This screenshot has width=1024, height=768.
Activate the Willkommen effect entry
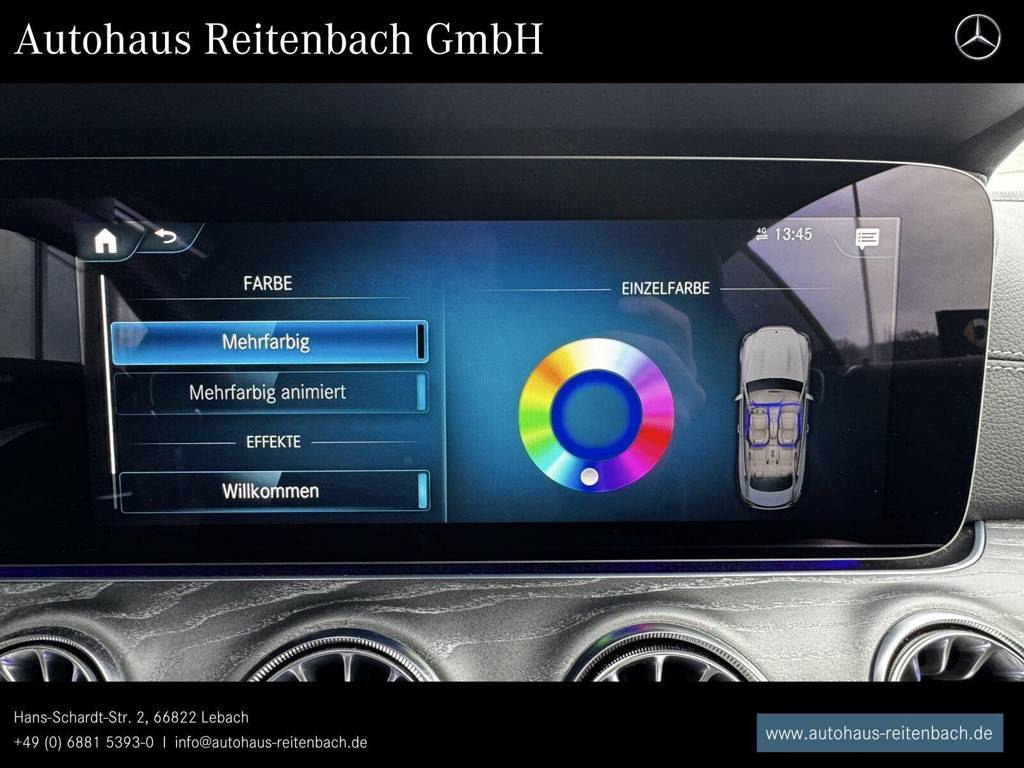272,491
